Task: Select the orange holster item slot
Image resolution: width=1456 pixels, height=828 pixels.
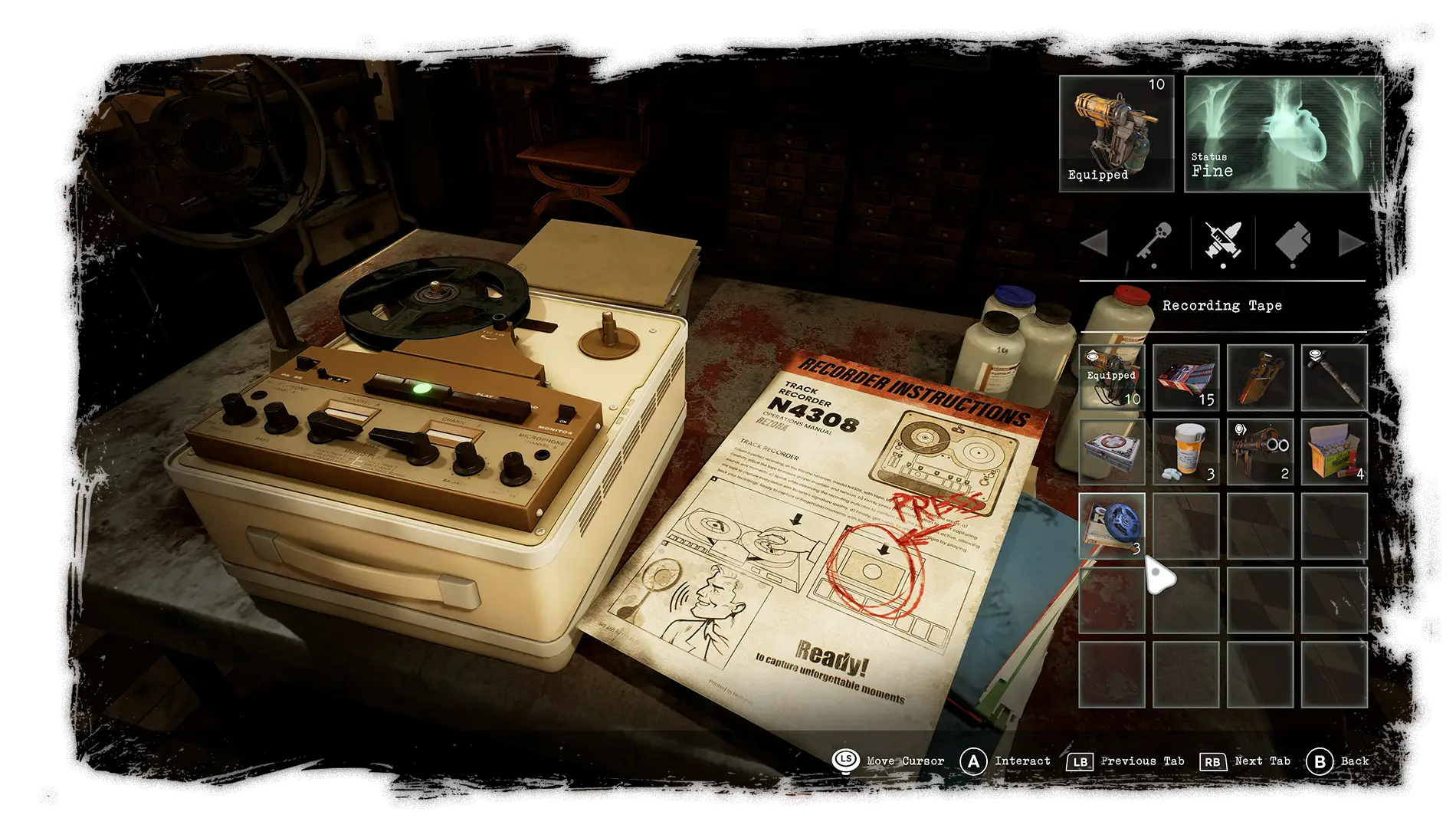Action: coord(1260,377)
